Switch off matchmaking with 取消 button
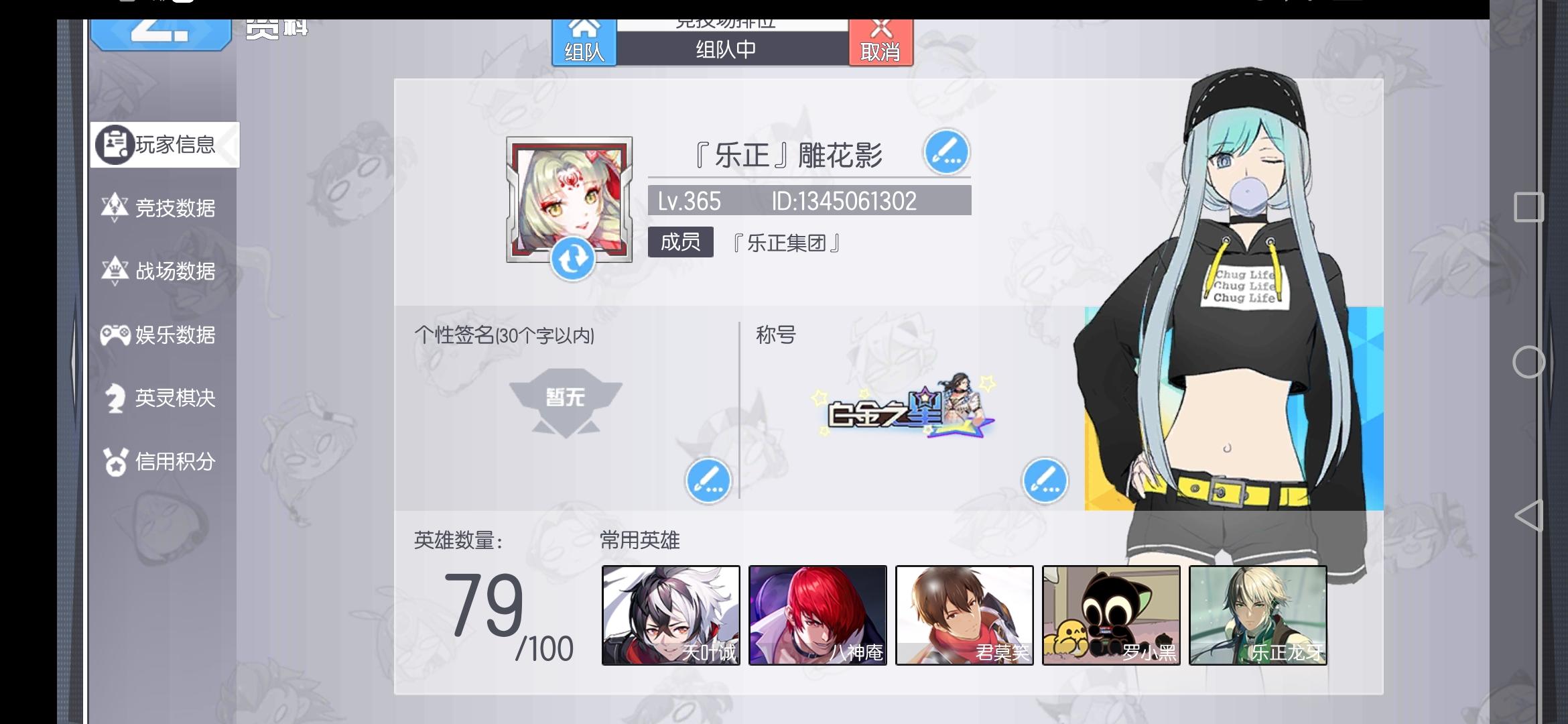Viewport: 1568px width, 724px height. [x=882, y=42]
